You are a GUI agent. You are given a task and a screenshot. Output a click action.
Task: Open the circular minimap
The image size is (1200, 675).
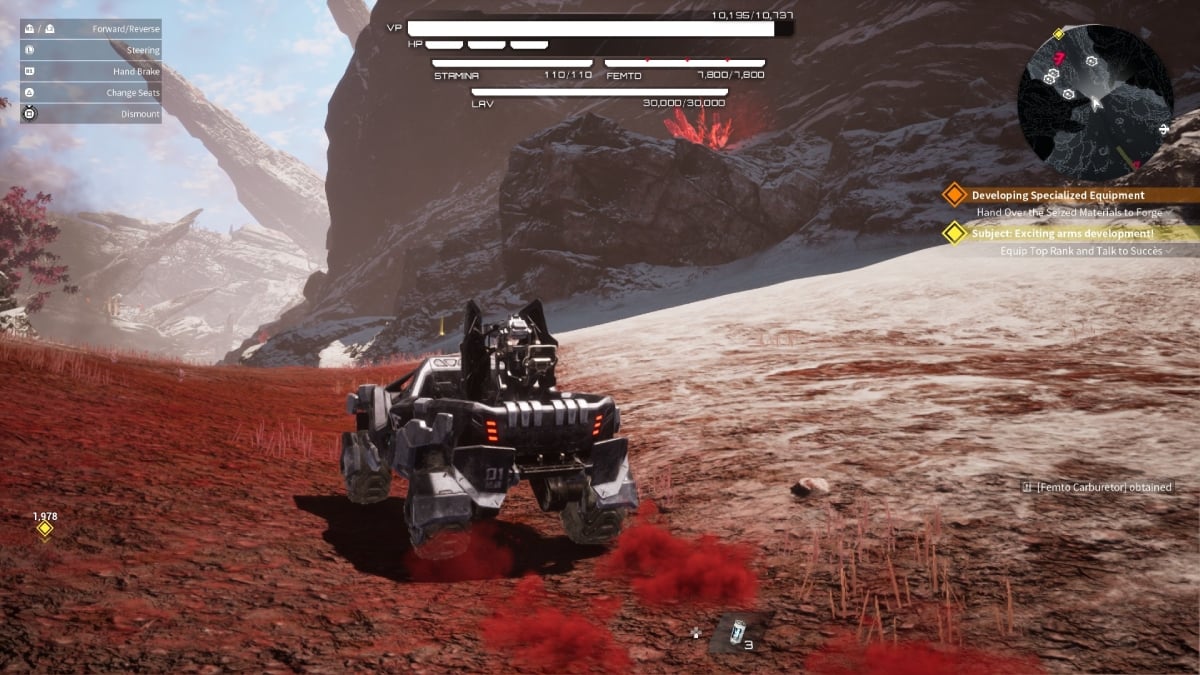(1094, 102)
